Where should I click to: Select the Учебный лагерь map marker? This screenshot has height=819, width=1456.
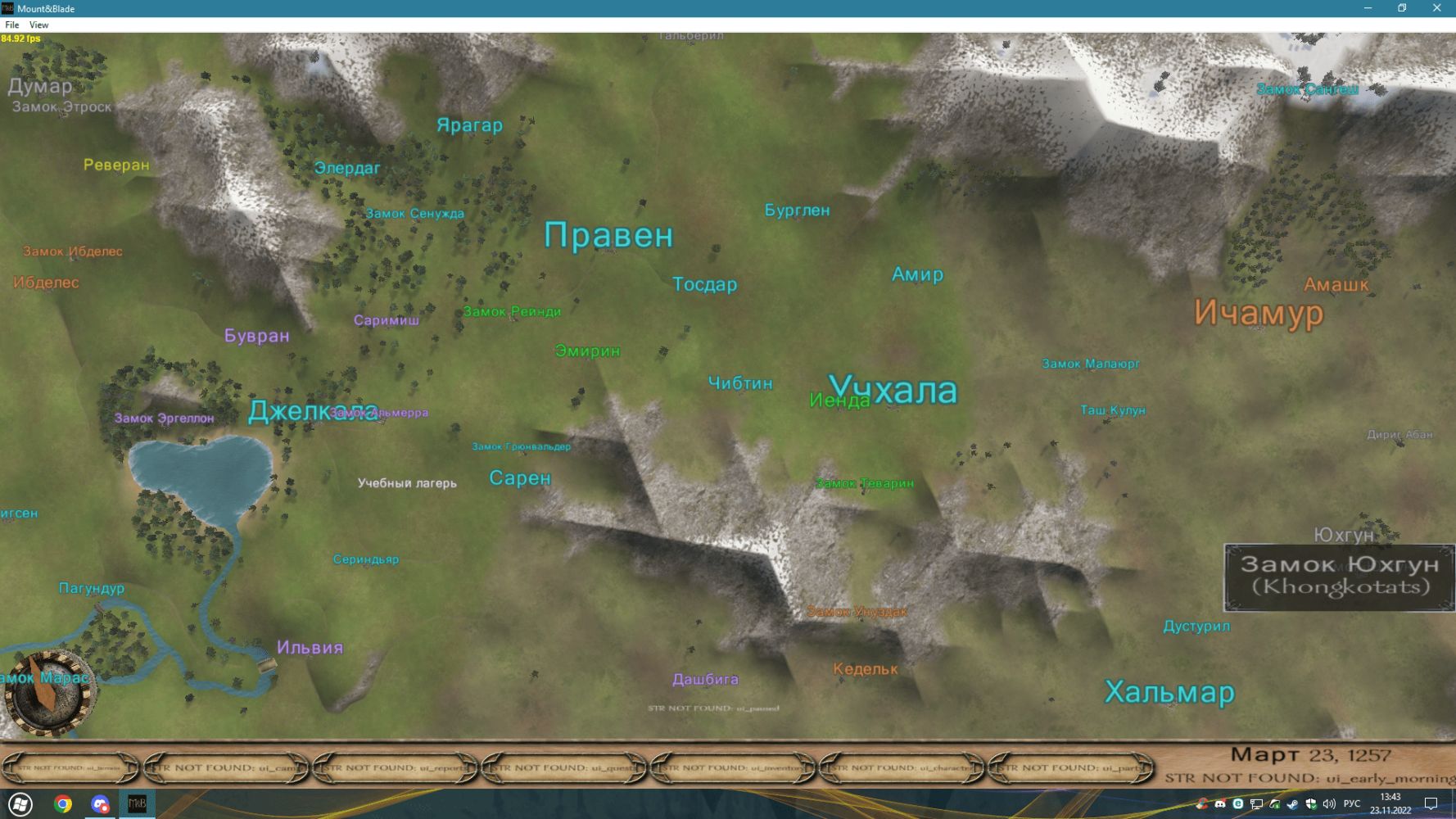pyautogui.click(x=407, y=483)
